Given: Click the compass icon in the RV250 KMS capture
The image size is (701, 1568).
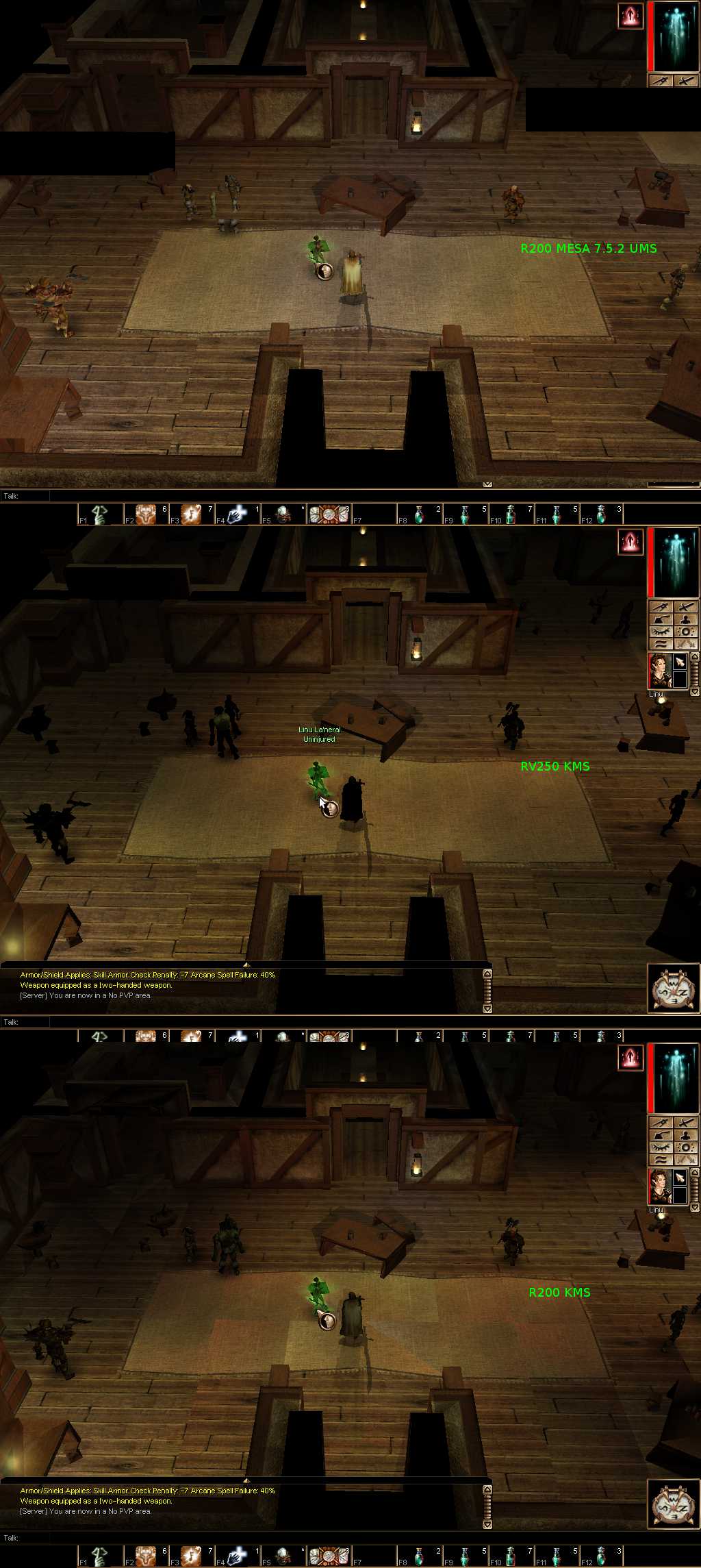Looking at the screenshot, I should (671, 988).
